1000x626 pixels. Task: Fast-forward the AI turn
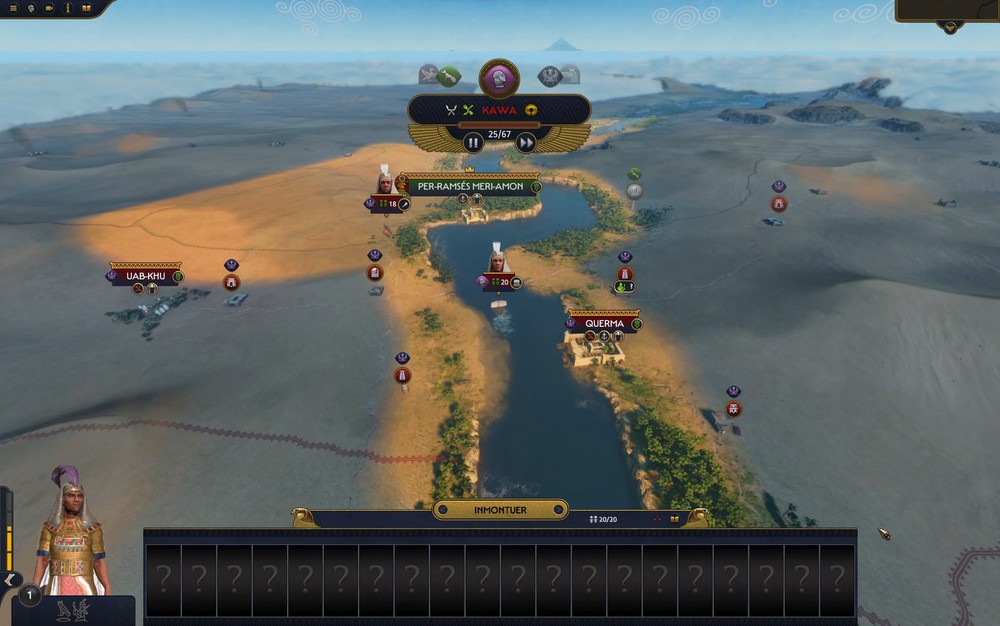(525, 142)
